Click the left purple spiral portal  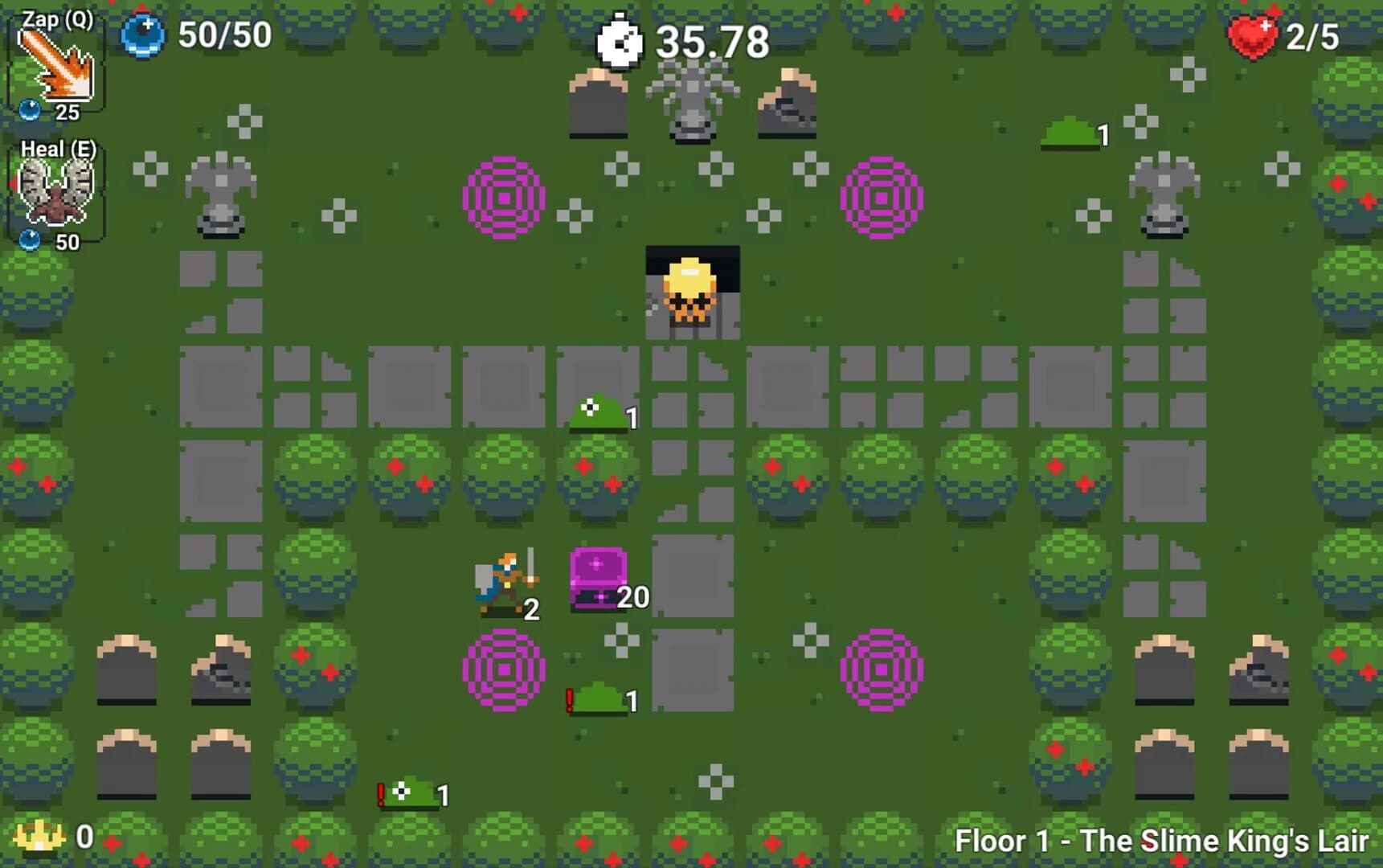coord(503,197)
